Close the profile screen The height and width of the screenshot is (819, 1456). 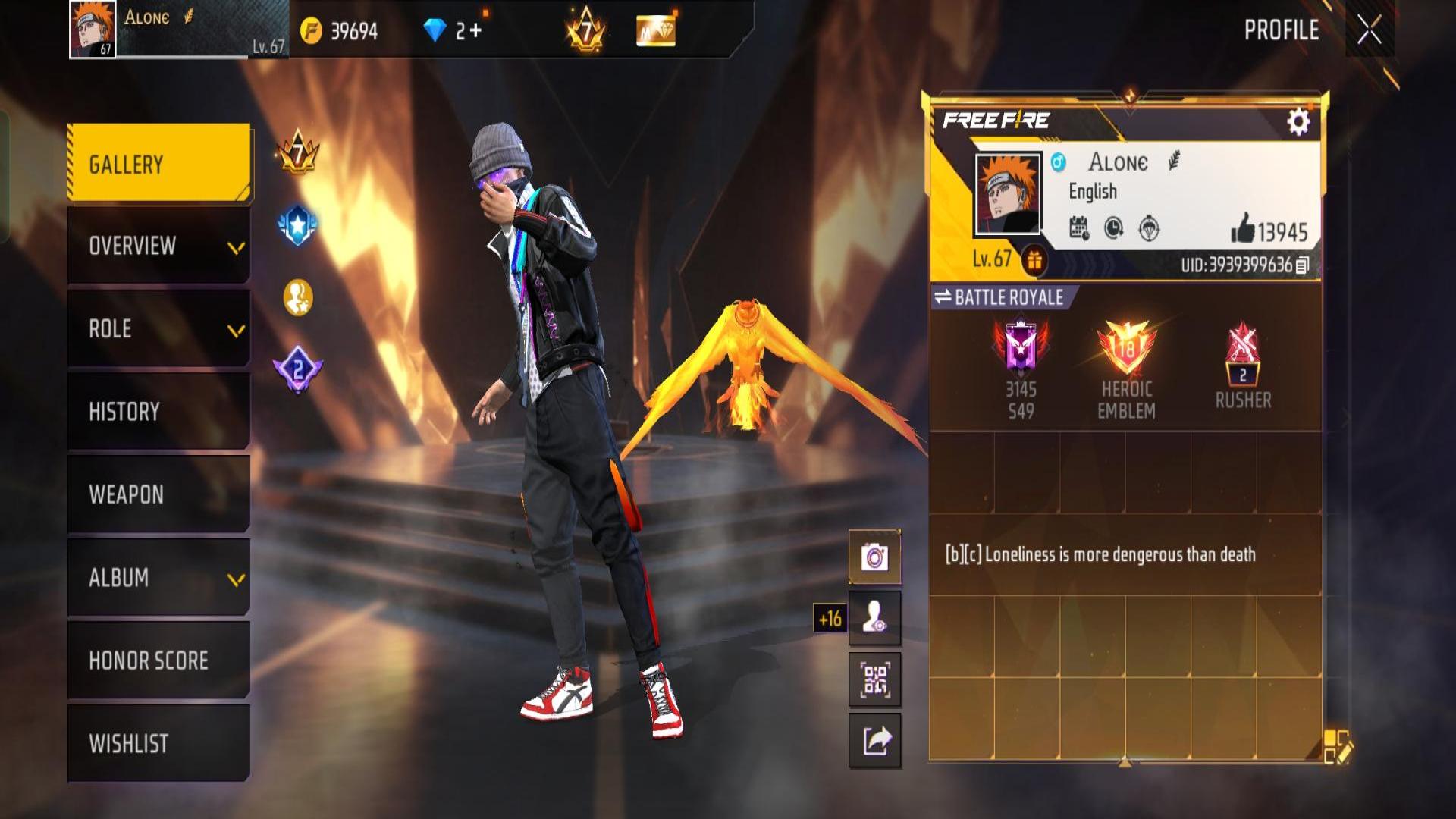pyautogui.click(x=1369, y=31)
